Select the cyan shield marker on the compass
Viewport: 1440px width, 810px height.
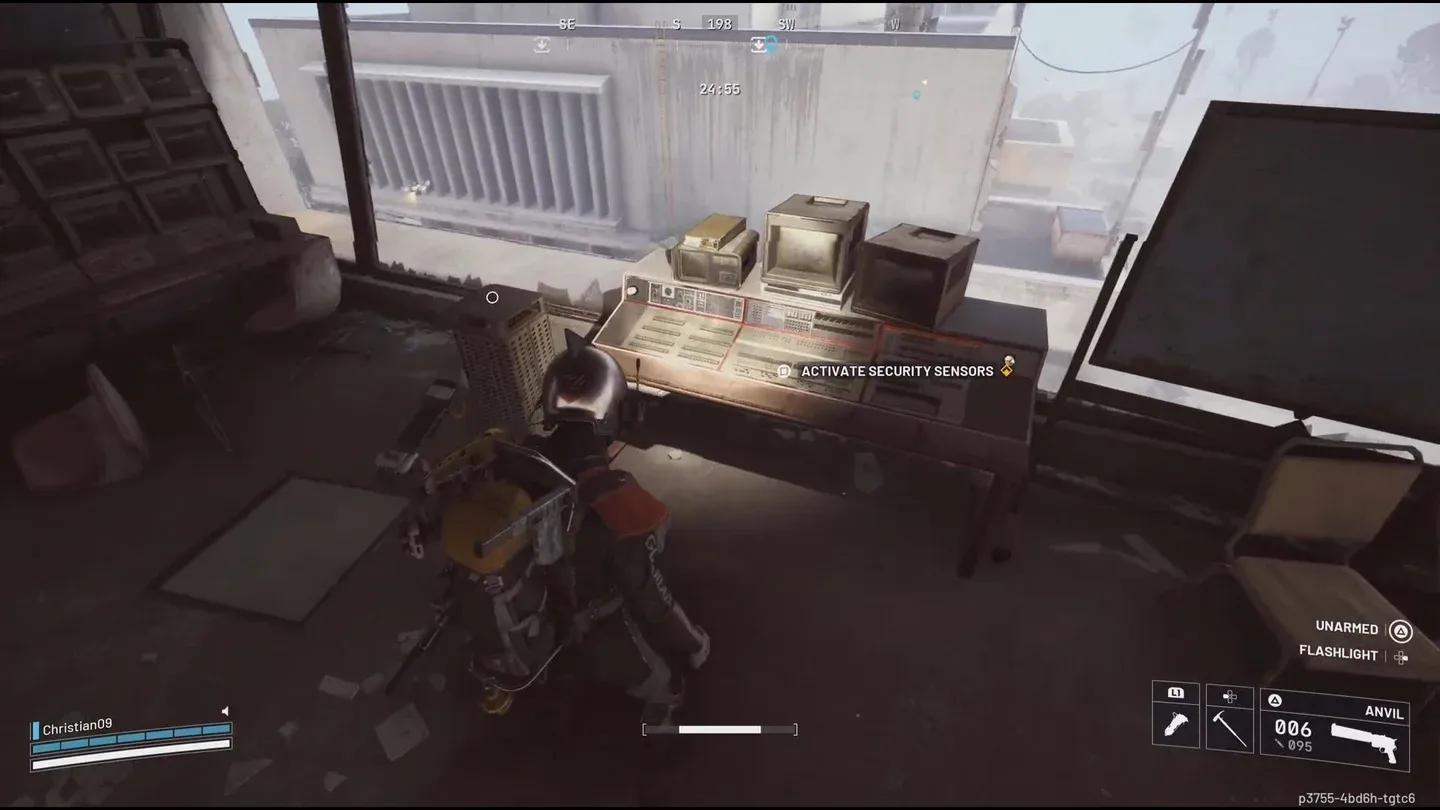pyautogui.click(x=770, y=43)
